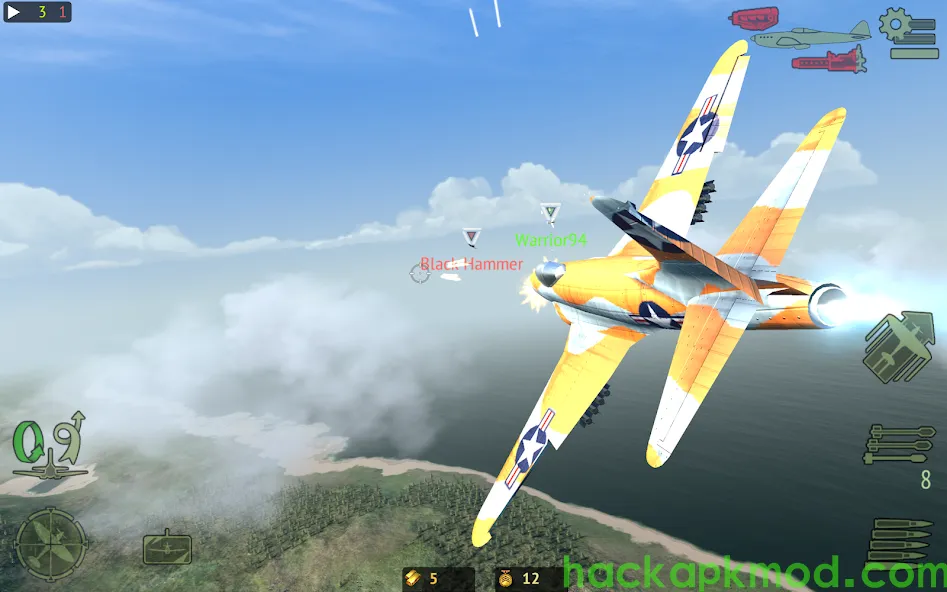Open the gear settings menu
Image resolution: width=947 pixels, height=592 pixels.
(x=896, y=26)
